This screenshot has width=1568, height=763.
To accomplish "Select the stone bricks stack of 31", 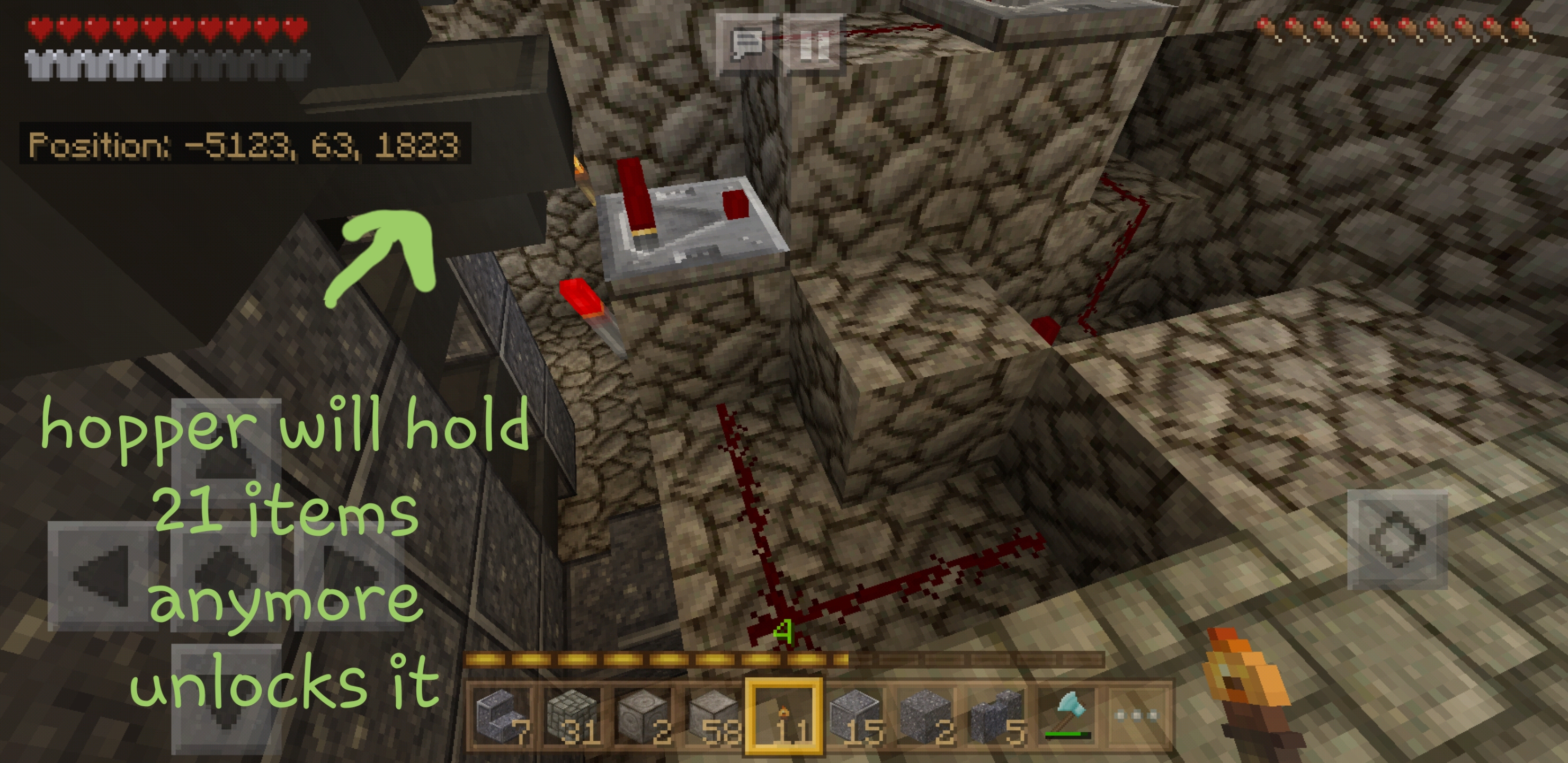I will click(573, 716).
